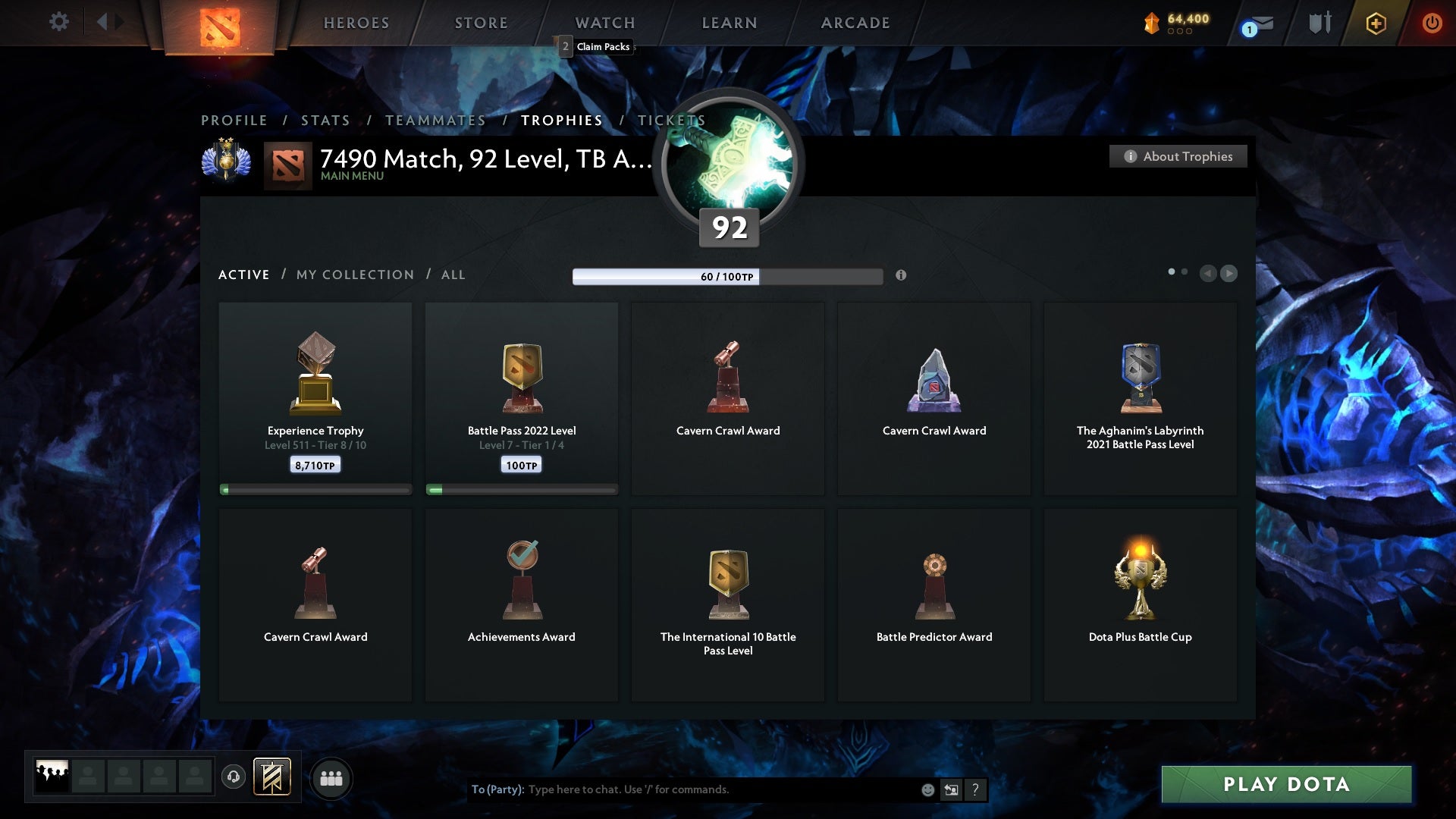This screenshot has width=1456, height=819.
Task: Toggle the whisper chat channel icon
Action: [950, 789]
